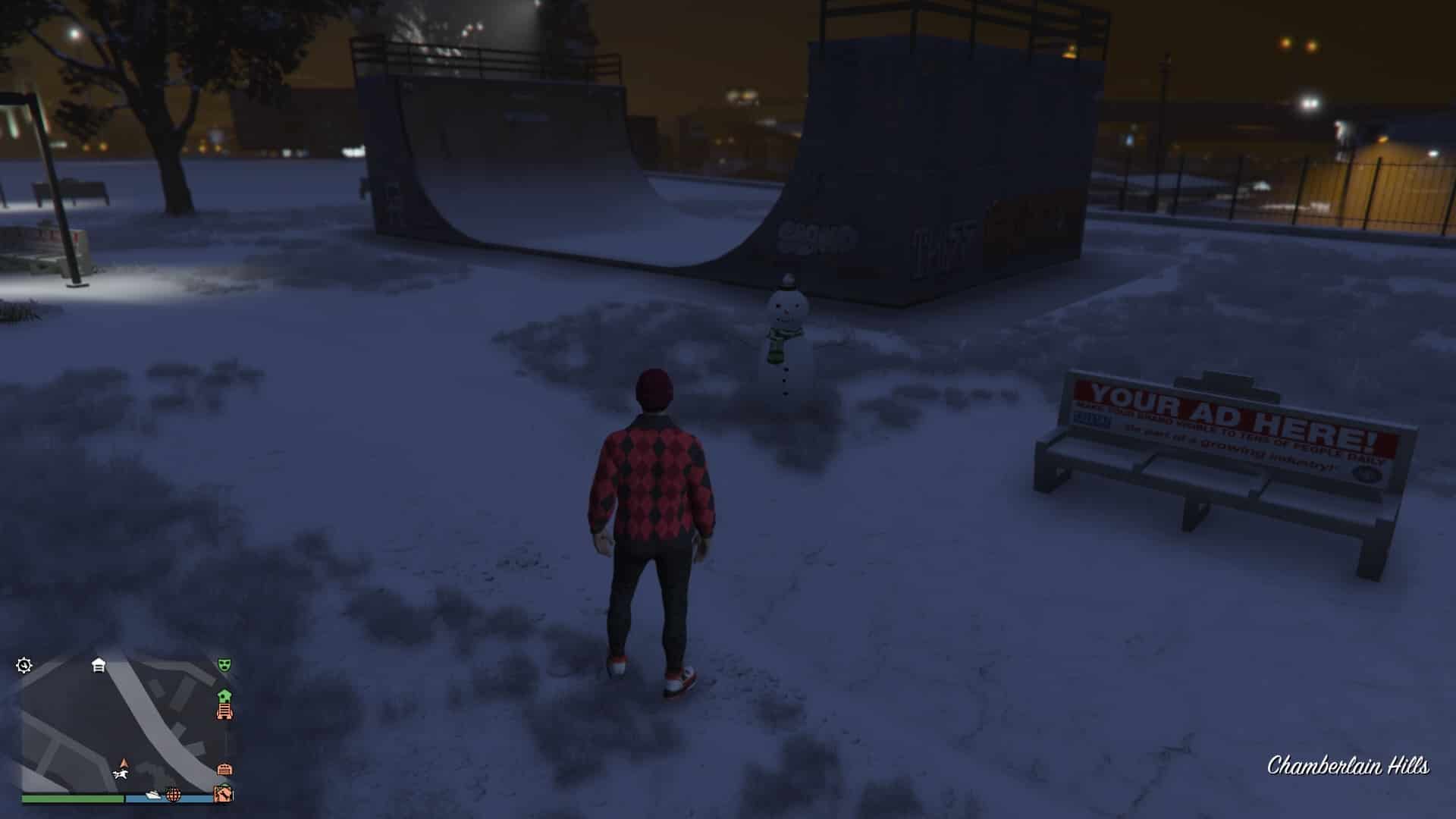Click the orange globe marker on minimap
This screenshot has width=1456, height=819.
[174, 795]
